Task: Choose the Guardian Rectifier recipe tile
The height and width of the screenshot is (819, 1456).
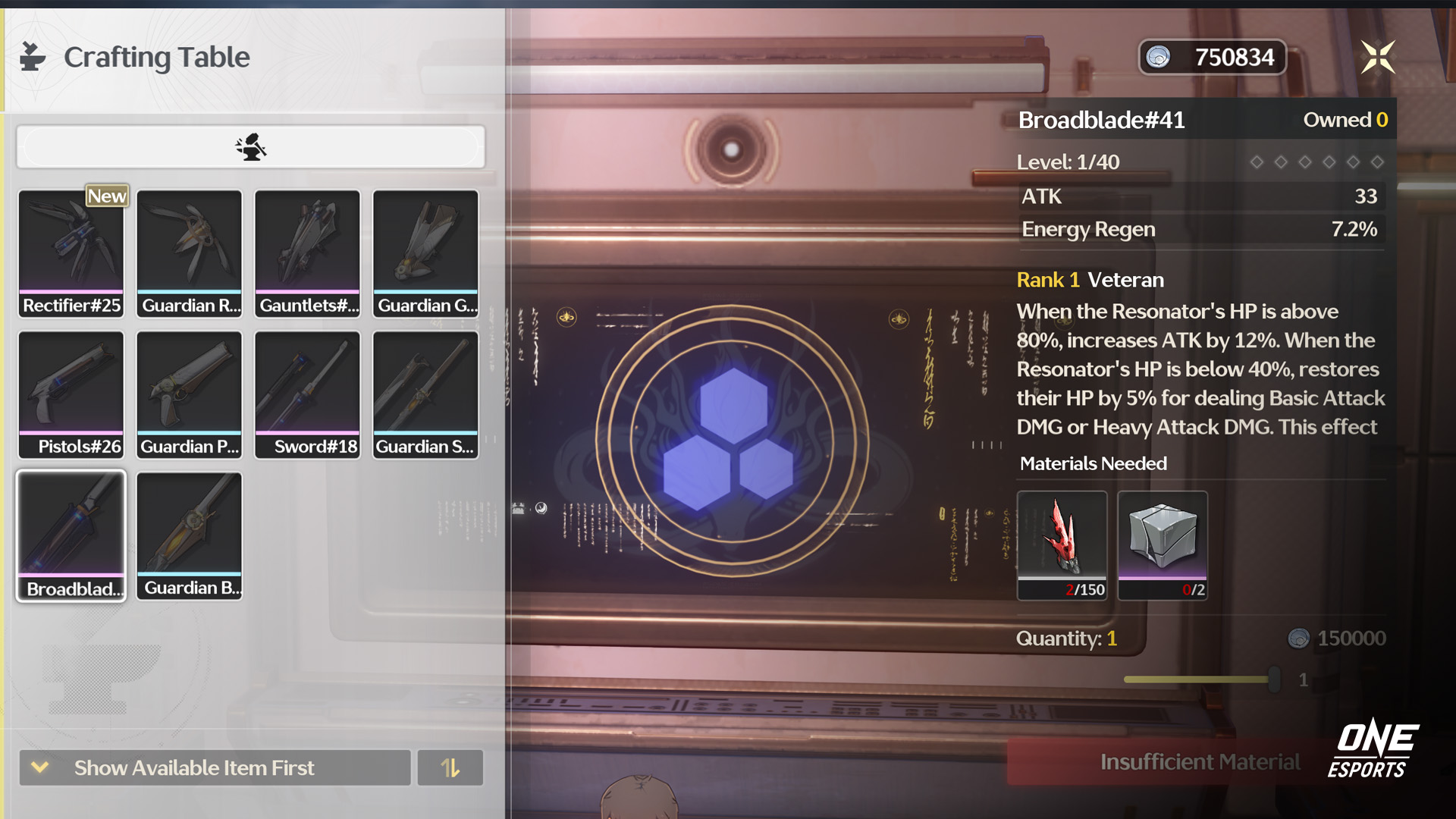Action: (x=190, y=253)
